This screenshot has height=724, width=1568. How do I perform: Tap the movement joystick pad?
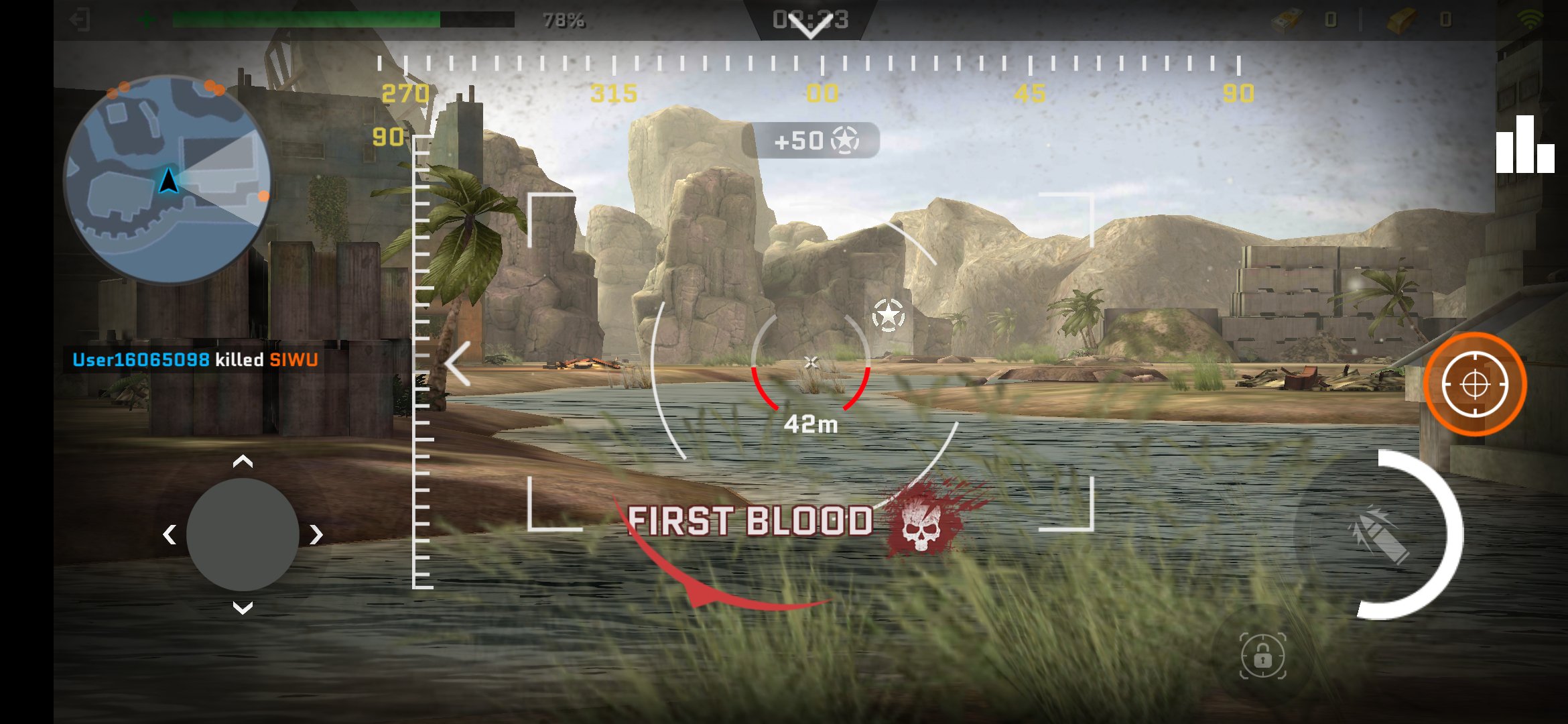click(x=243, y=534)
